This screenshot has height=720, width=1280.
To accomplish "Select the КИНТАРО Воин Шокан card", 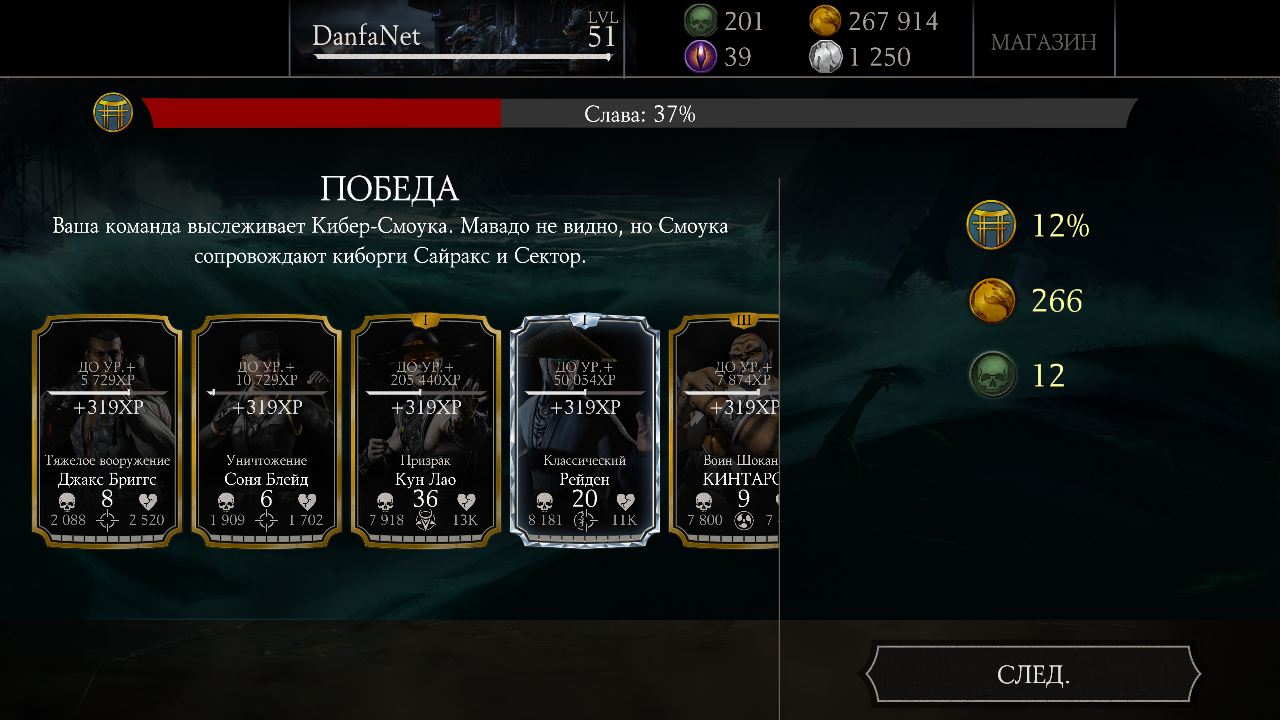I will pyautogui.click(x=725, y=431).
